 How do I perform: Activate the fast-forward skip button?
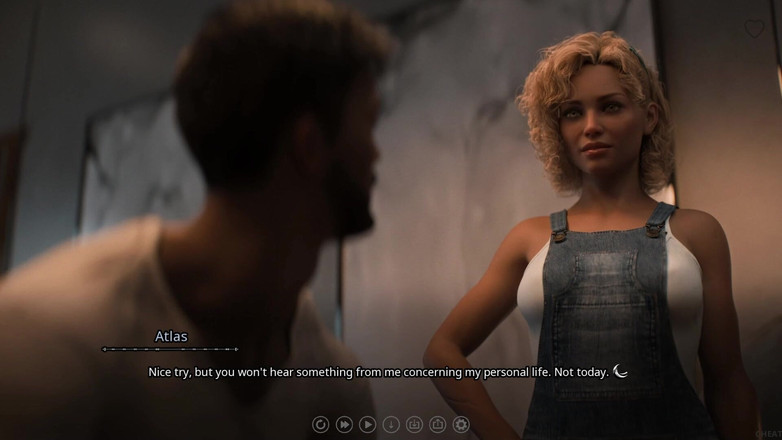pyautogui.click(x=344, y=425)
